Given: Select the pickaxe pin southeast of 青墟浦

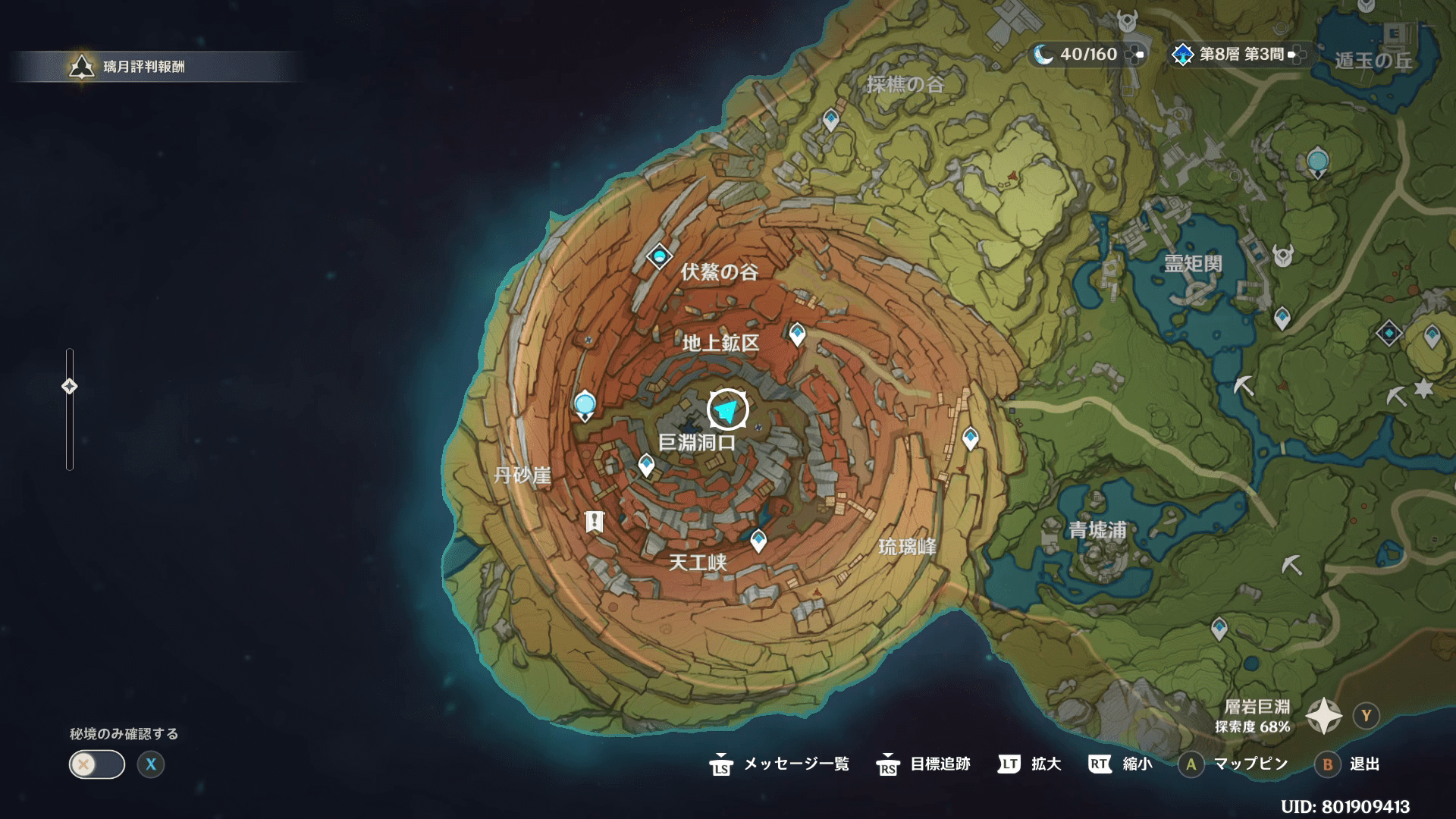Looking at the screenshot, I should (1291, 565).
